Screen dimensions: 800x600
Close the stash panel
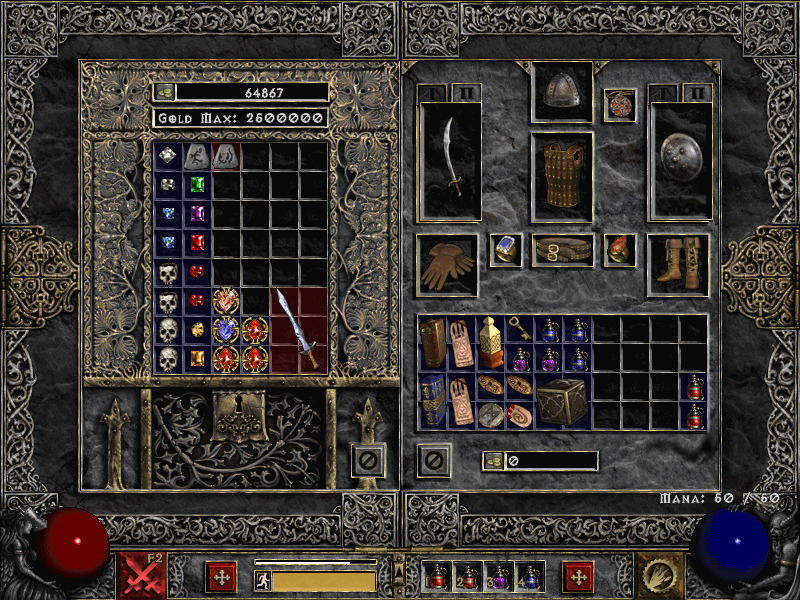click(368, 461)
